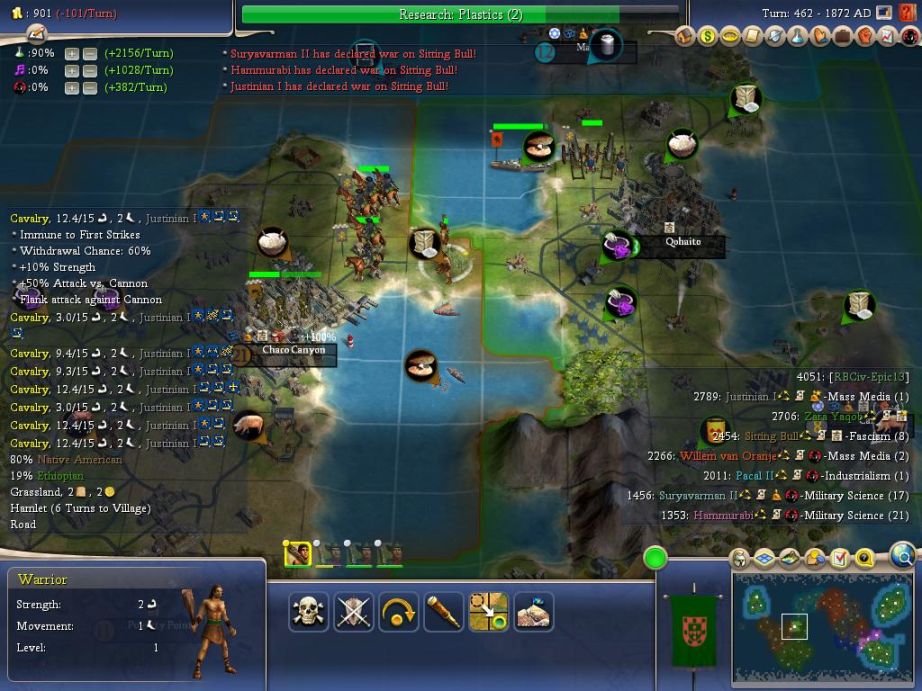Decrease the research rate with the minus button

point(88,53)
